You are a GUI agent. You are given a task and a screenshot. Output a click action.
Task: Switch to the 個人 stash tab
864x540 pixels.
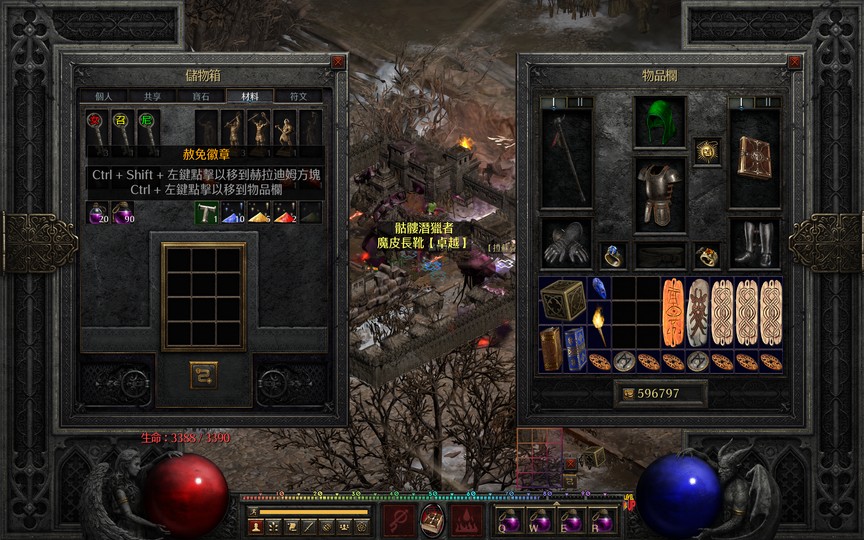(103, 97)
